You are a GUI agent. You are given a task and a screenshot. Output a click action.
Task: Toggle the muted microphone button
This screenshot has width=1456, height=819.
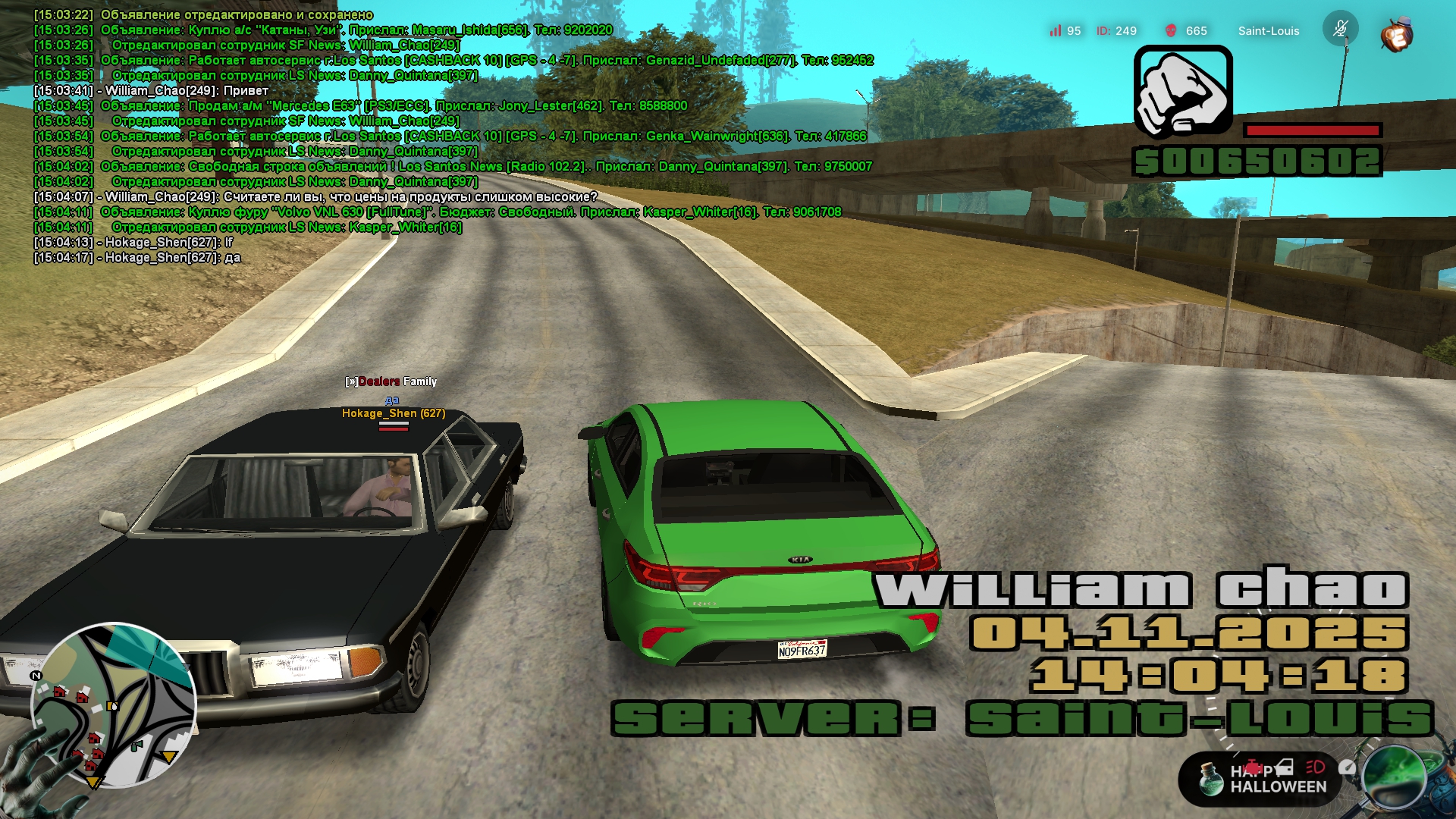click(x=1340, y=29)
